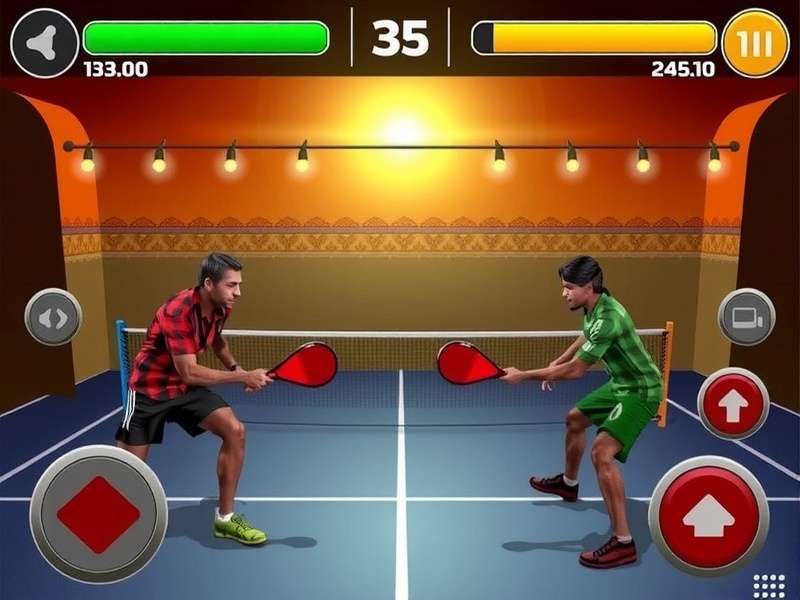This screenshot has height=600, width=800.
Task: Tap the back arrow button
Action: click(x=44, y=42)
